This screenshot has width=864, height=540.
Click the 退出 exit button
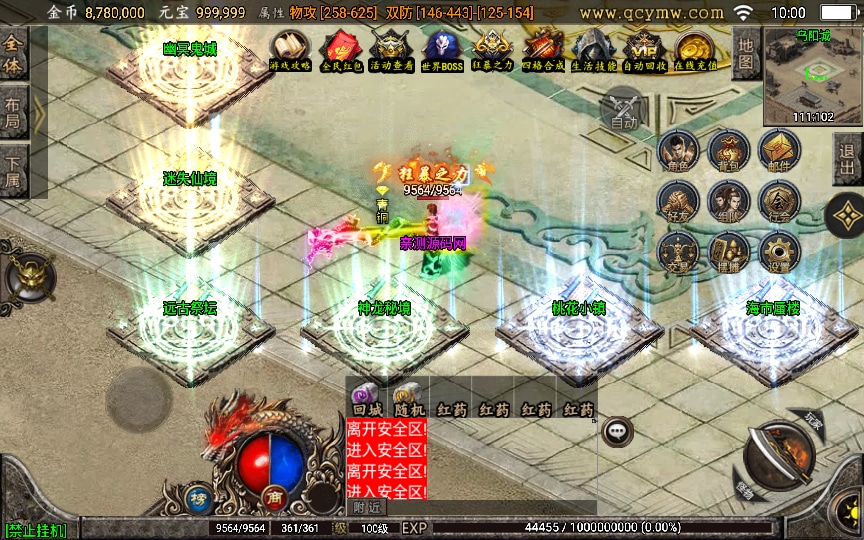click(x=849, y=158)
